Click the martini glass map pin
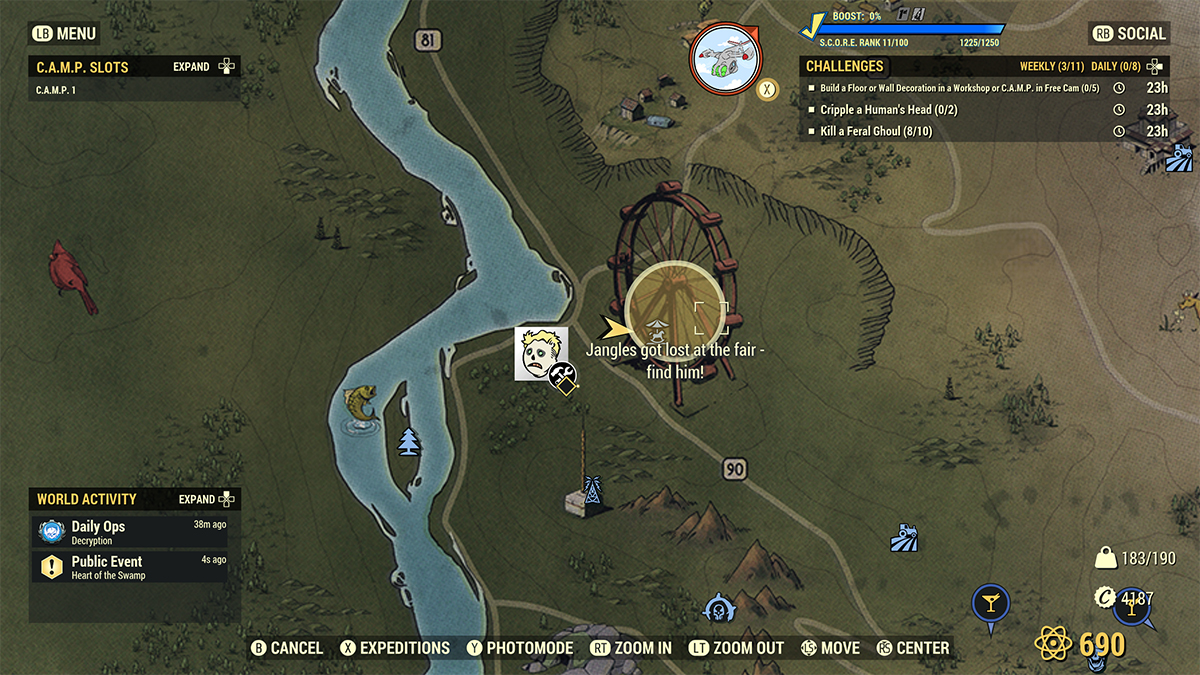Viewport: 1200px width, 675px height. point(991,603)
